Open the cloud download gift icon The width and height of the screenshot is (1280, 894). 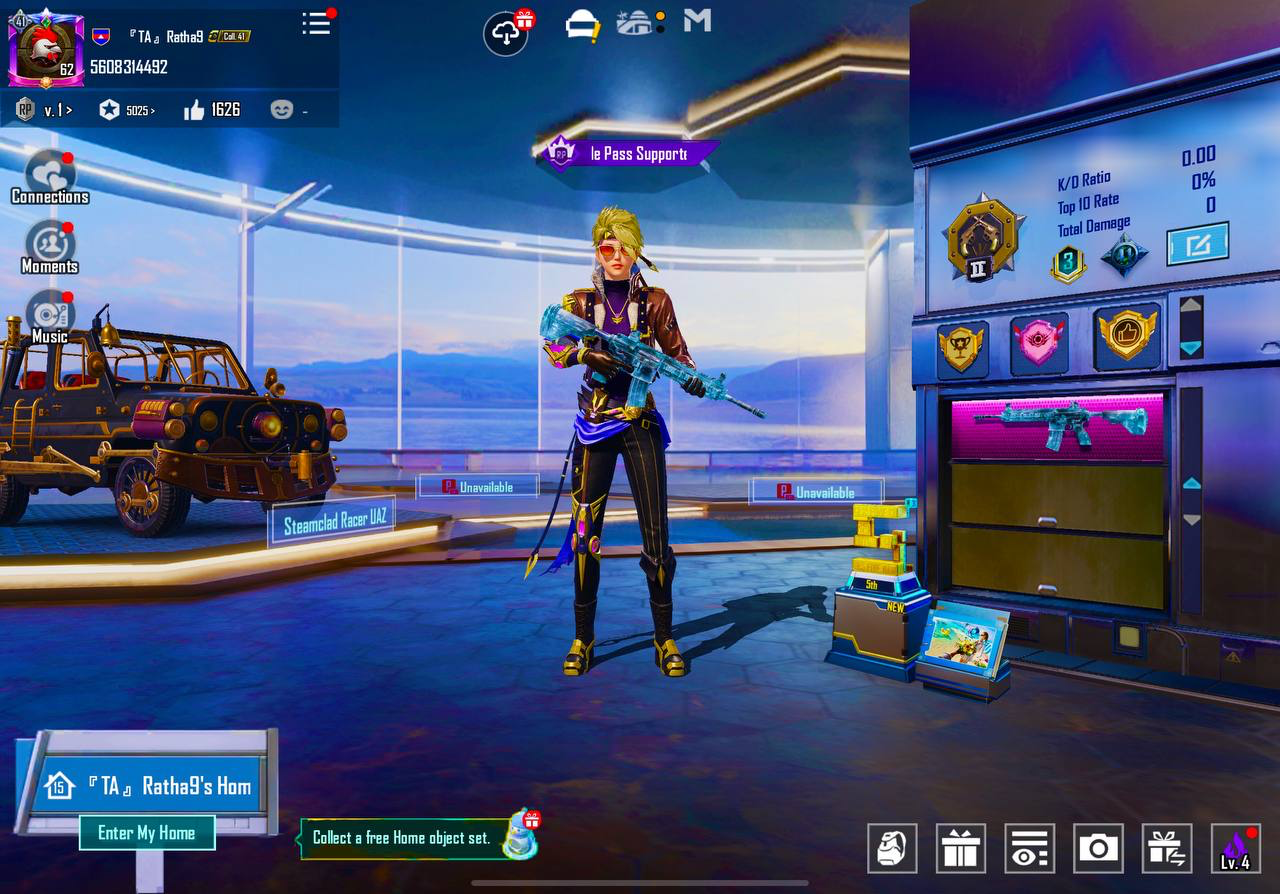pyautogui.click(x=507, y=33)
